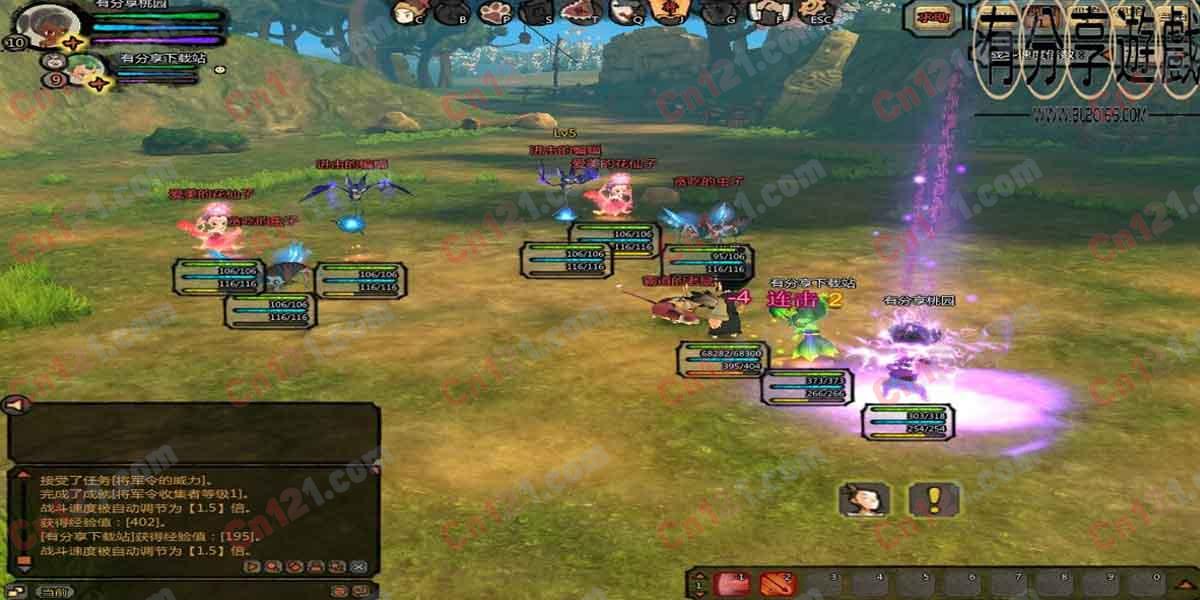Click the top menu icon labeled T

580,13
